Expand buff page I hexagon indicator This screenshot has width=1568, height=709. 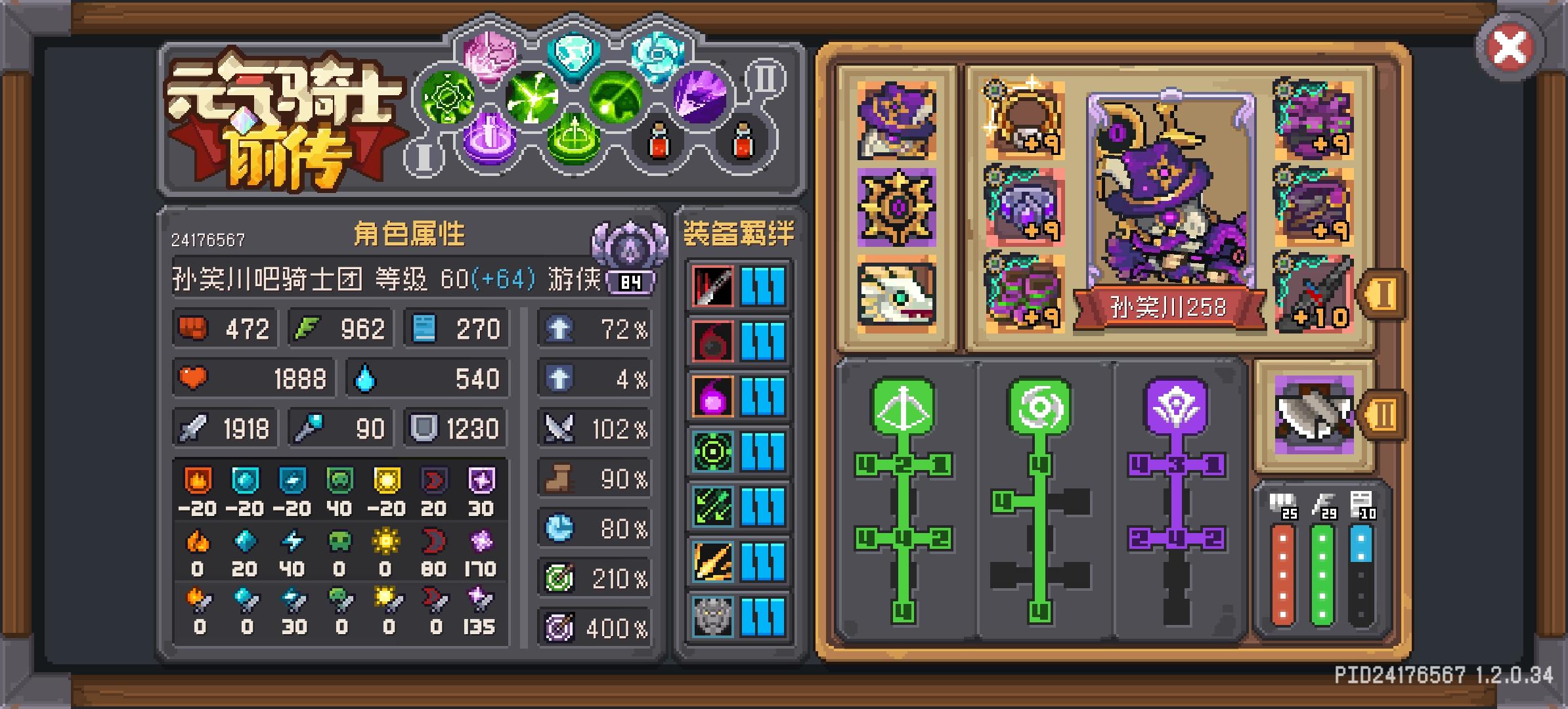tap(424, 158)
